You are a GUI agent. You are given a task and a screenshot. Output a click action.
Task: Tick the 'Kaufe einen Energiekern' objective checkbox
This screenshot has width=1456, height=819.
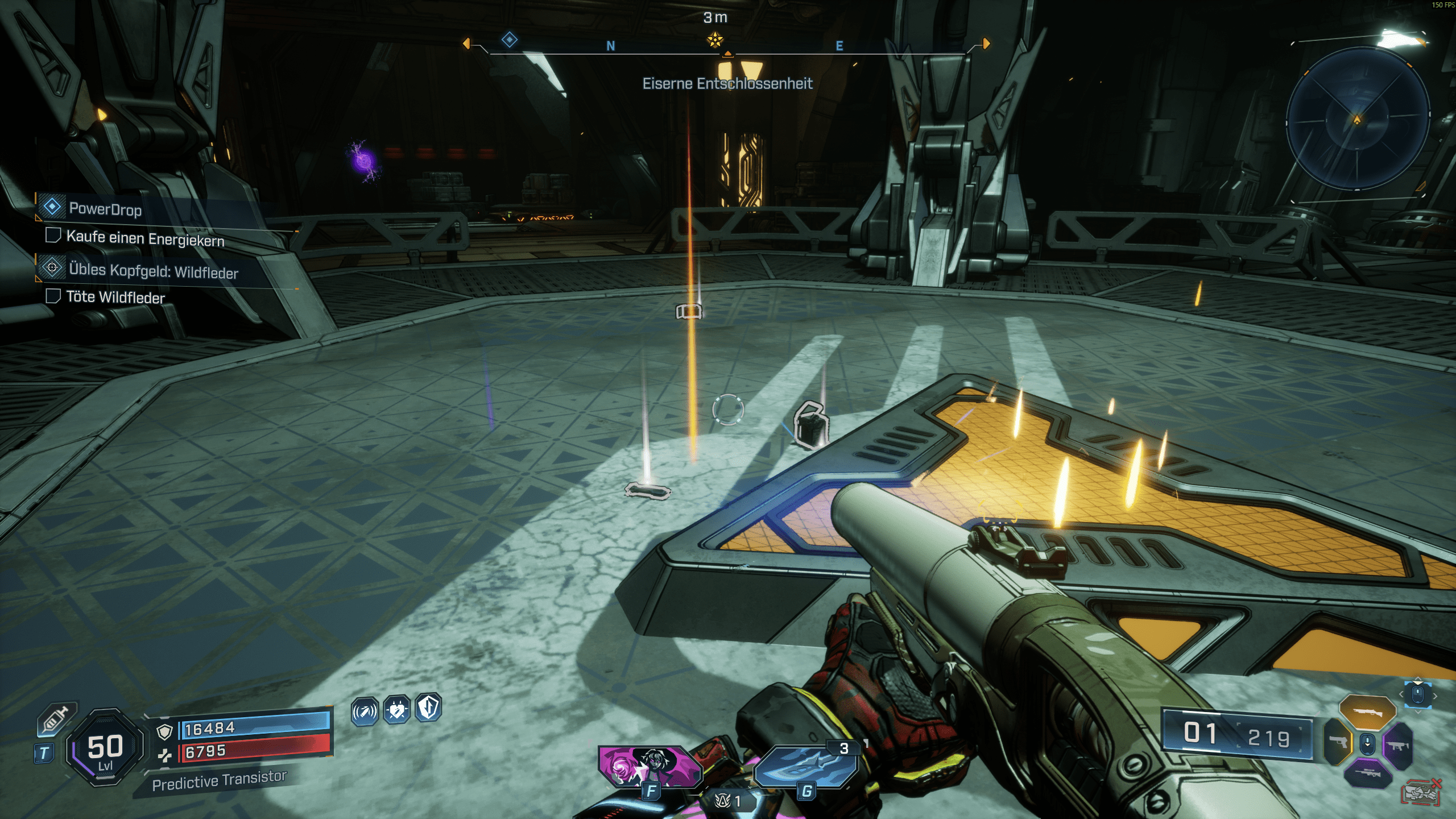(x=53, y=235)
